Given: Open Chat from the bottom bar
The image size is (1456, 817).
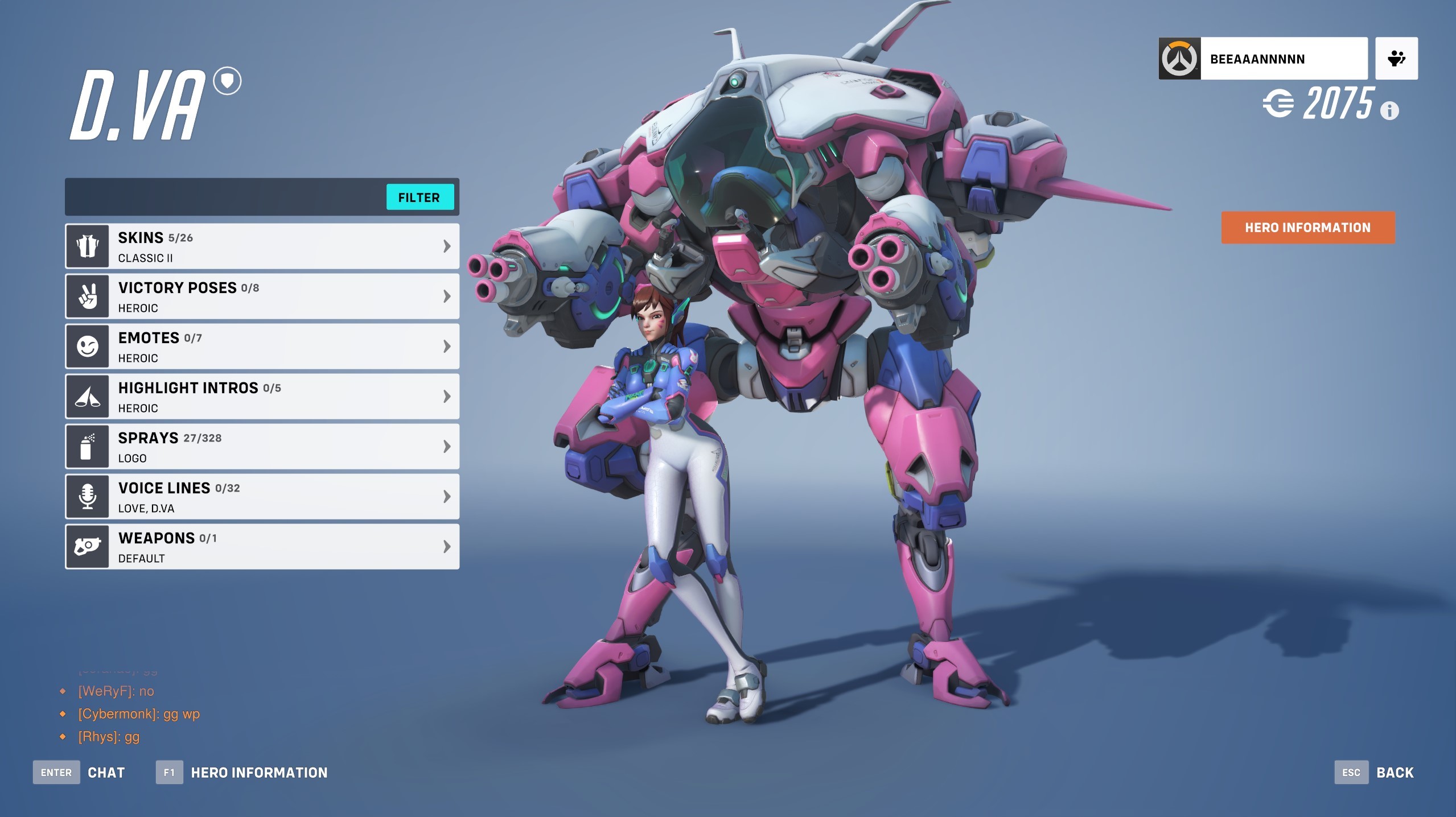Looking at the screenshot, I should 106,772.
